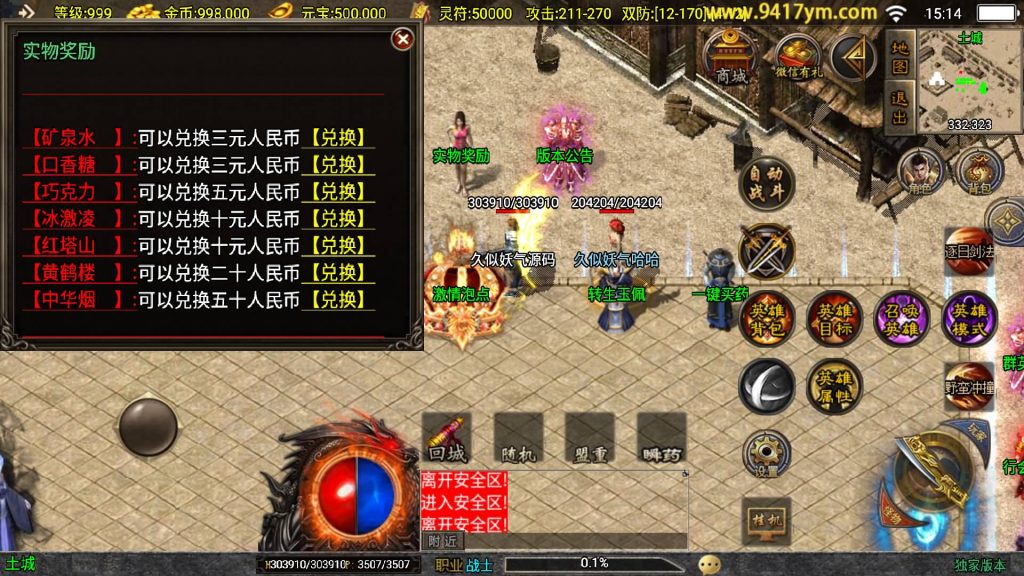This screenshot has width=1024, height=576.
Task: Tap the 地图 map button
Action: point(900,56)
